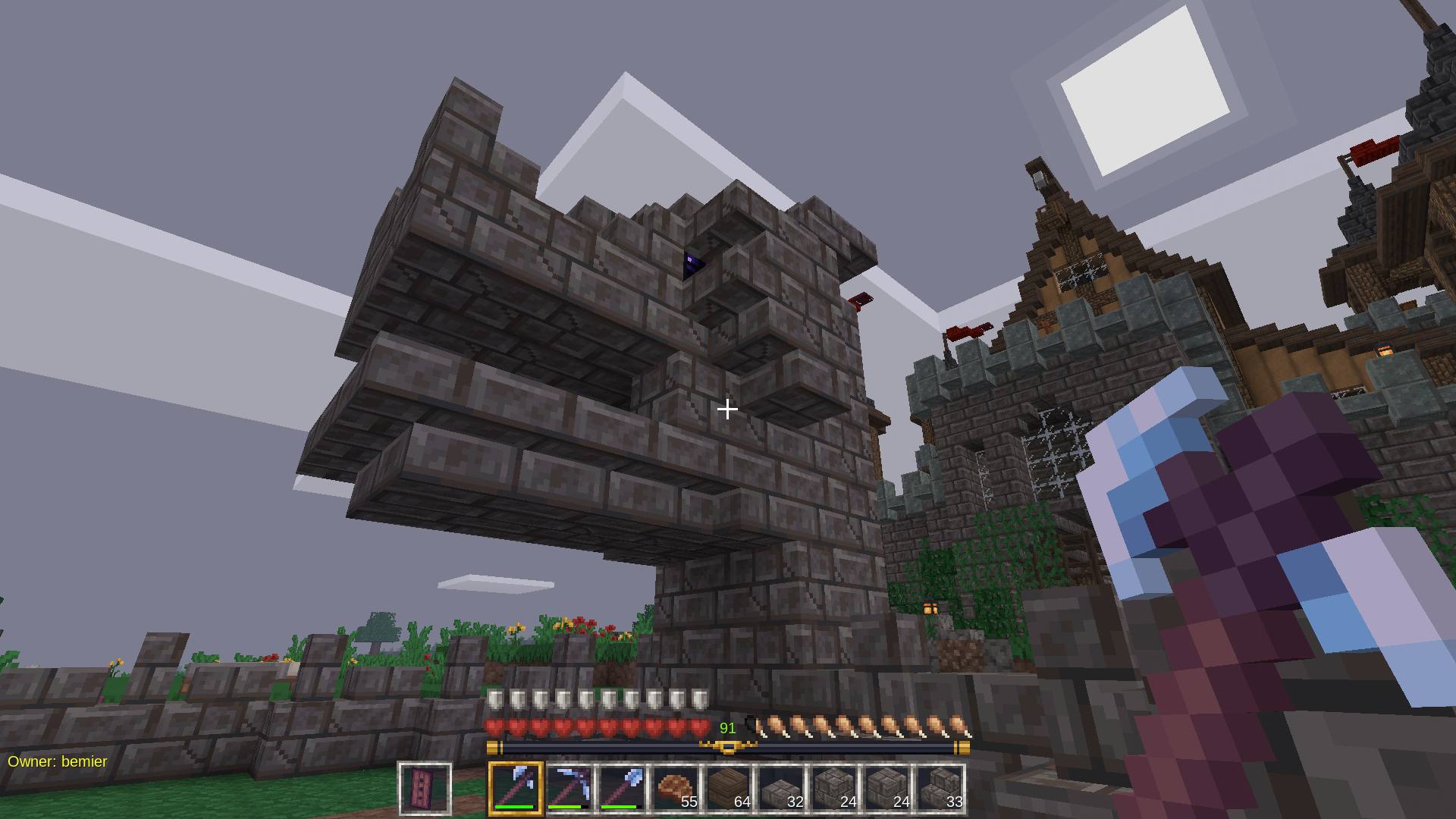Viewport: 1456px width, 819px height.
Task: Select the axe hotbar slot
Action: (516, 789)
